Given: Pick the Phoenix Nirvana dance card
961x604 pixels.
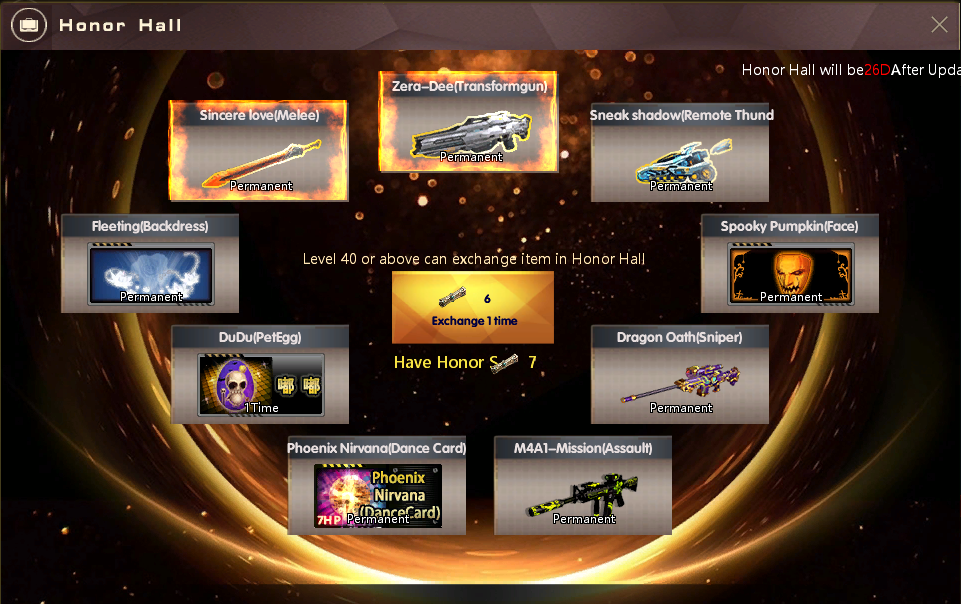Looking at the screenshot, I should pos(377,485).
